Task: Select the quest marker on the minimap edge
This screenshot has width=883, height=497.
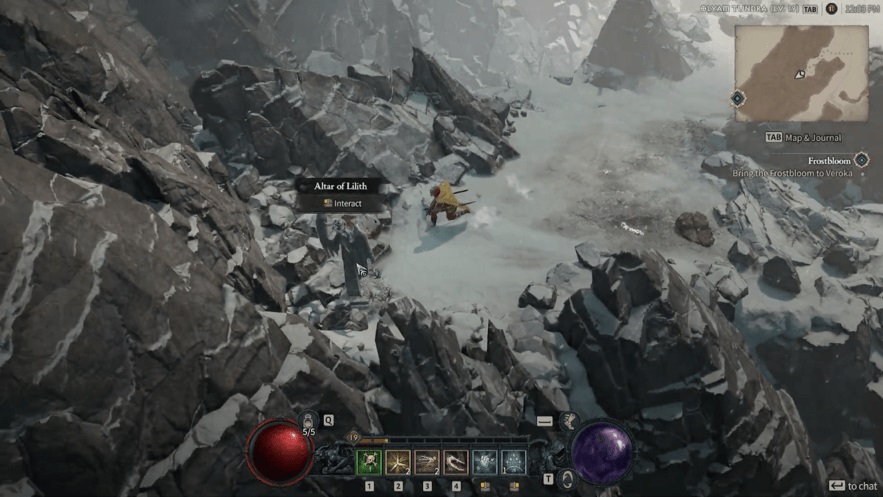Action: 737,98
